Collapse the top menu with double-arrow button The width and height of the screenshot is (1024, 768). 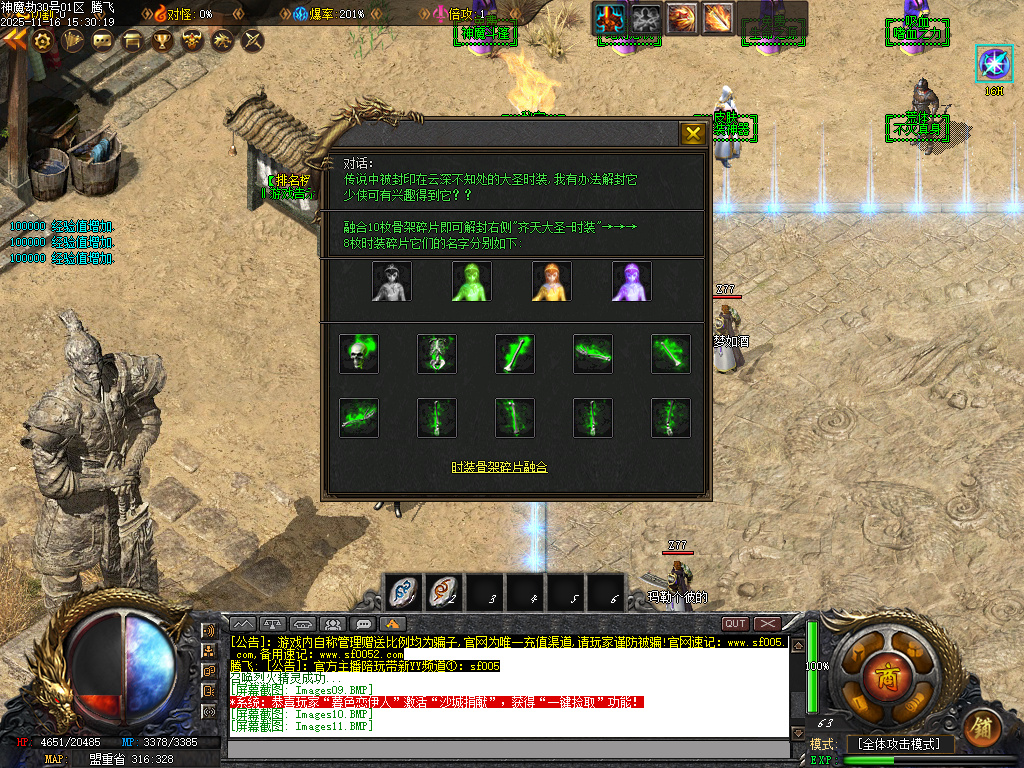click(x=14, y=40)
